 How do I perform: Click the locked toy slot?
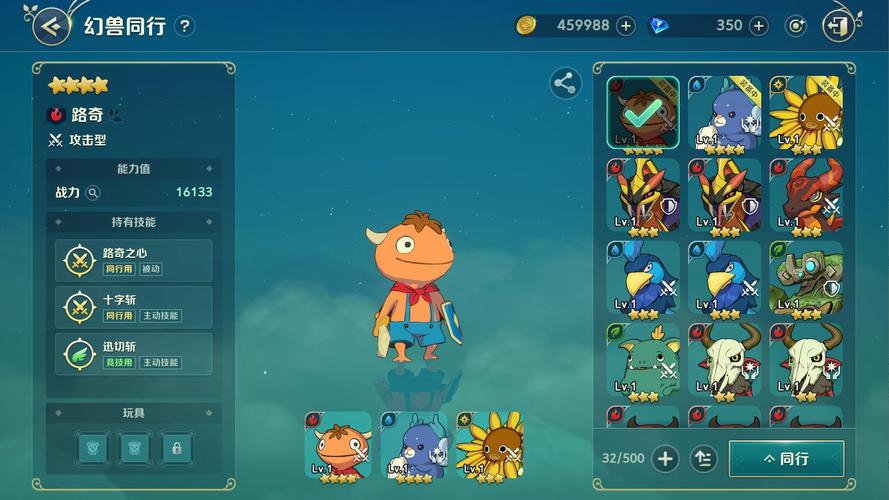pos(177,447)
